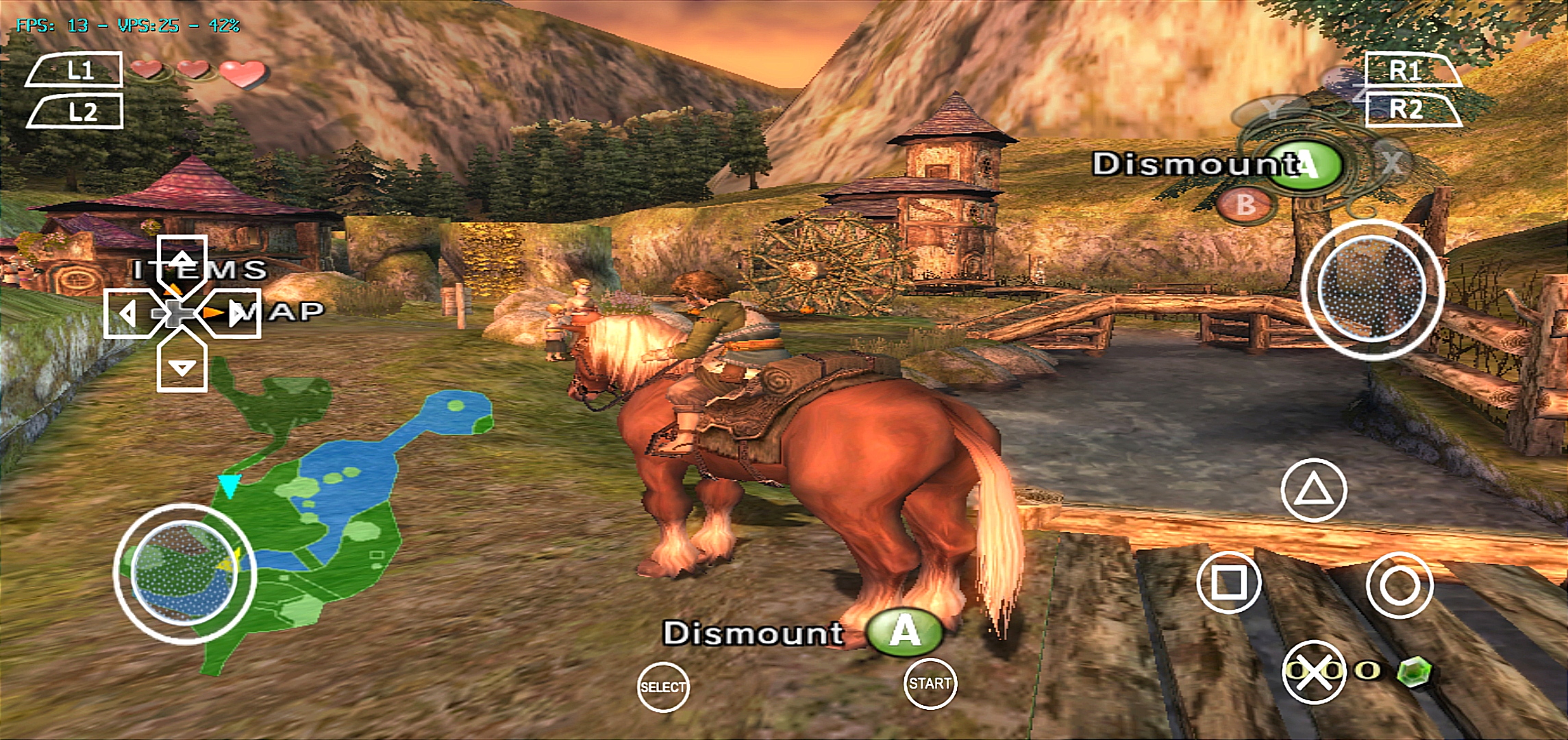The width and height of the screenshot is (1568, 740).
Task: Tap the square touch button
Action: pos(1229,582)
